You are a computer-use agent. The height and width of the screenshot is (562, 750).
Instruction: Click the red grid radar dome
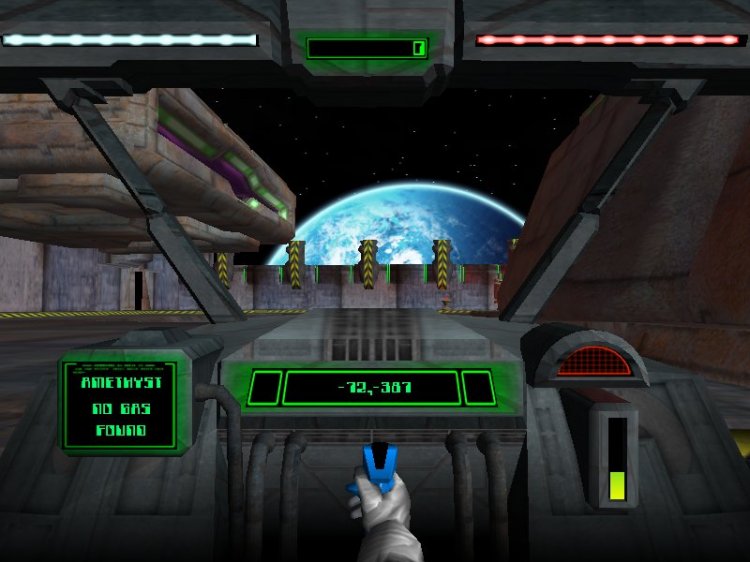tap(594, 362)
